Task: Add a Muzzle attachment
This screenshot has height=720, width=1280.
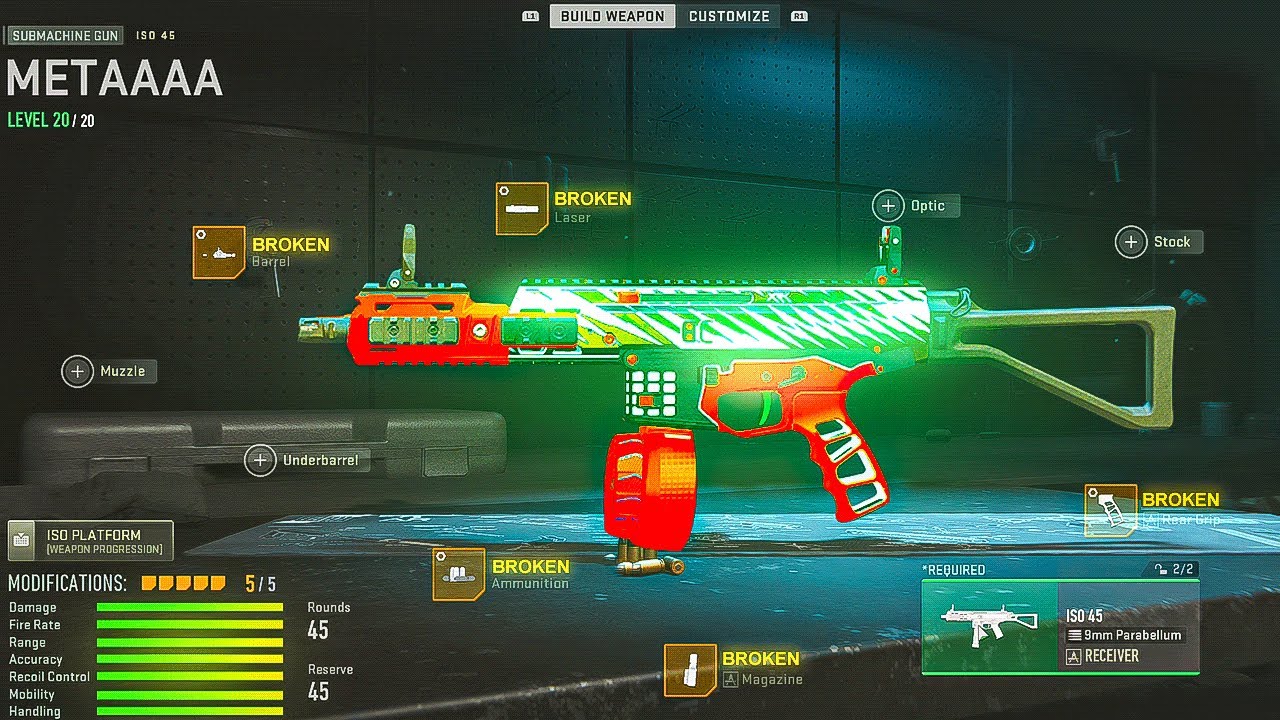Action: click(x=78, y=371)
